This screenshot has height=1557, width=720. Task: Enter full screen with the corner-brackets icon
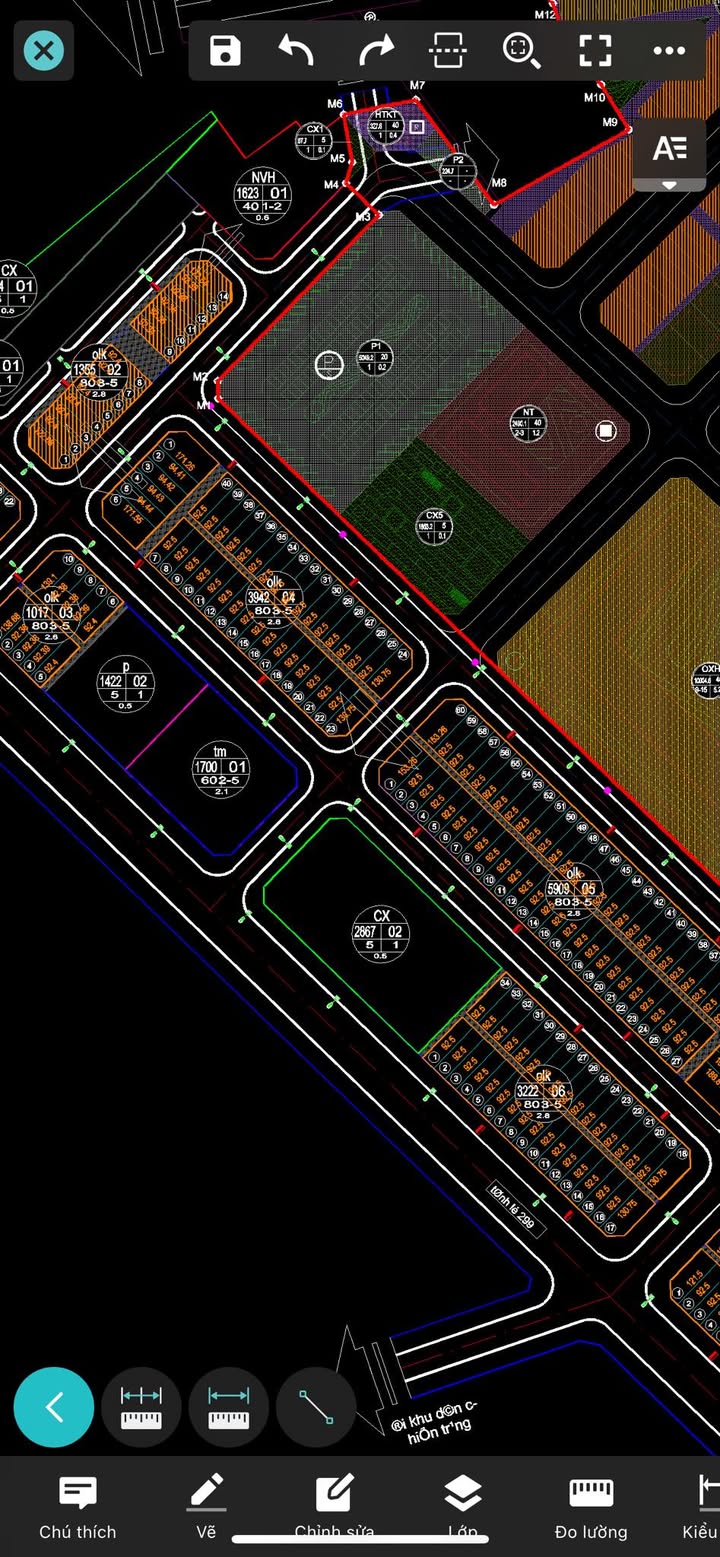pyautogui.click(x=595, y=51)
